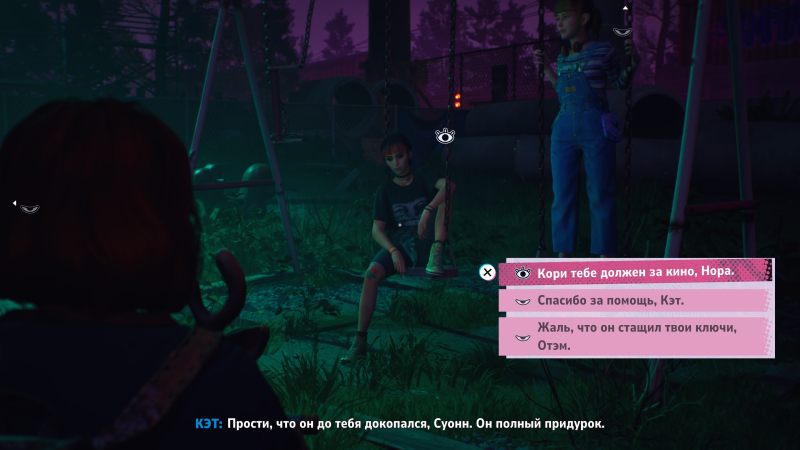Pick reply "Жаль, что он стащил твои ключи, Отэм."
Screen dimensions: 800x450
pos(635,337)
